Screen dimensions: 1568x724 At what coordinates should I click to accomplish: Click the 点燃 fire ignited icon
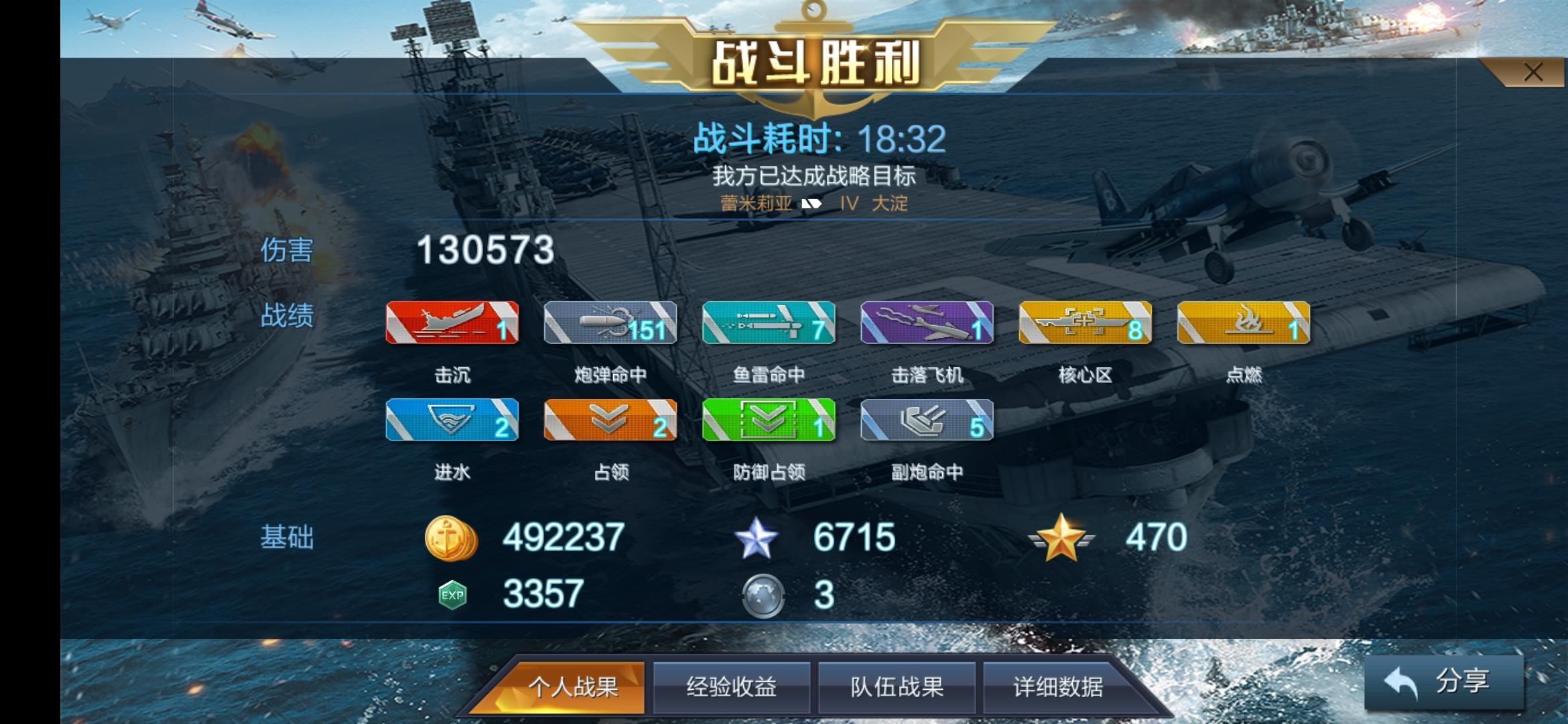point(1243,324)
